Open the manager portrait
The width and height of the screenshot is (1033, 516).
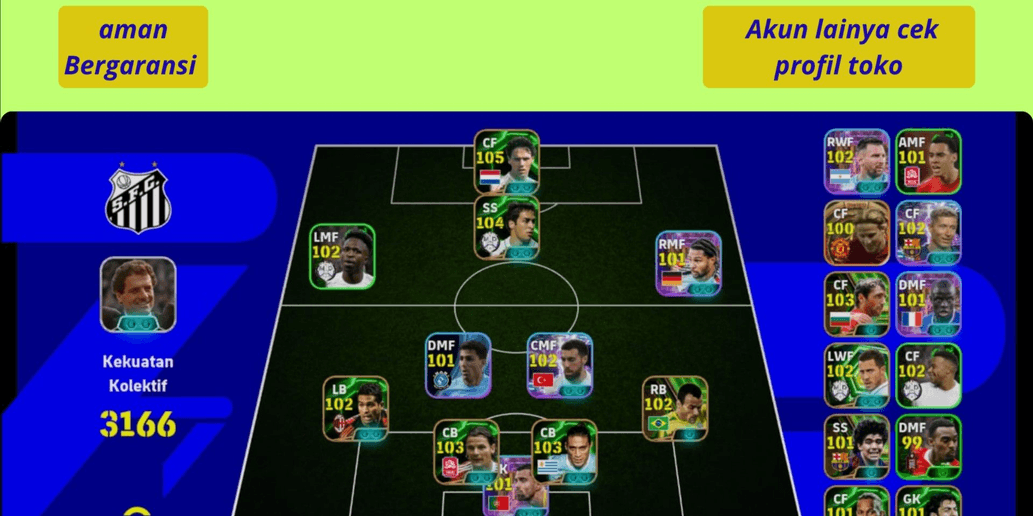pyautogui.click(x=138, y=295)
